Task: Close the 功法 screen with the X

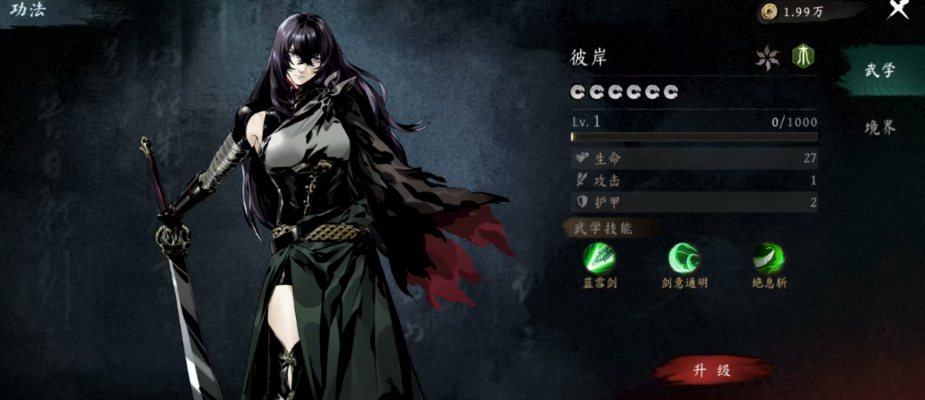Action: 898,10
